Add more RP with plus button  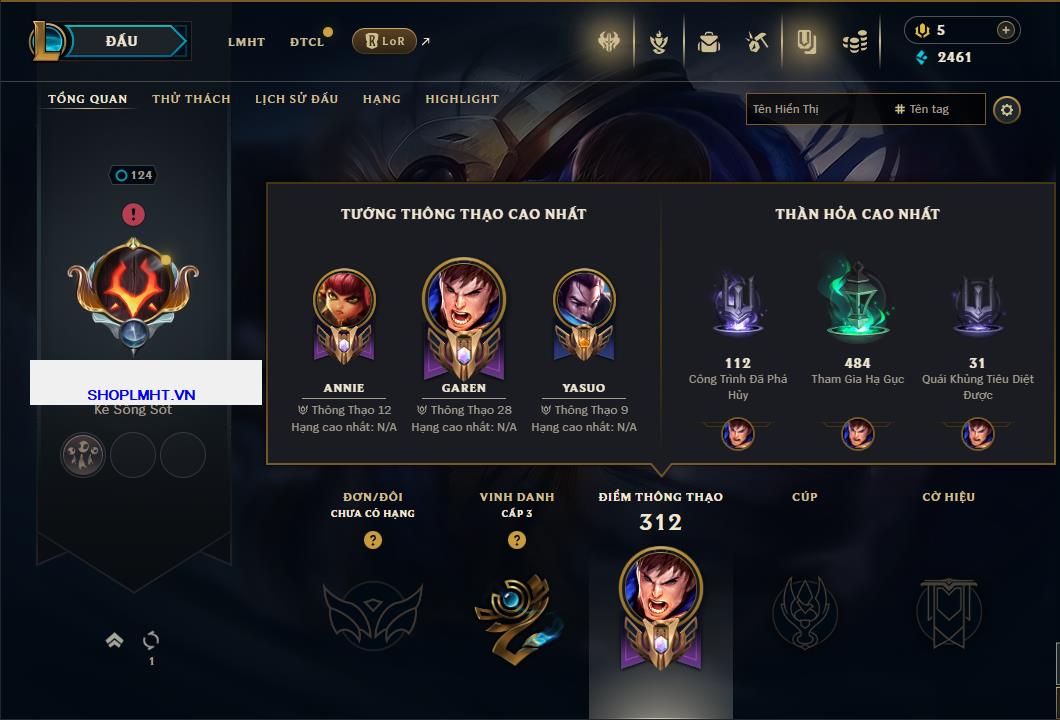pos(1005,30)
